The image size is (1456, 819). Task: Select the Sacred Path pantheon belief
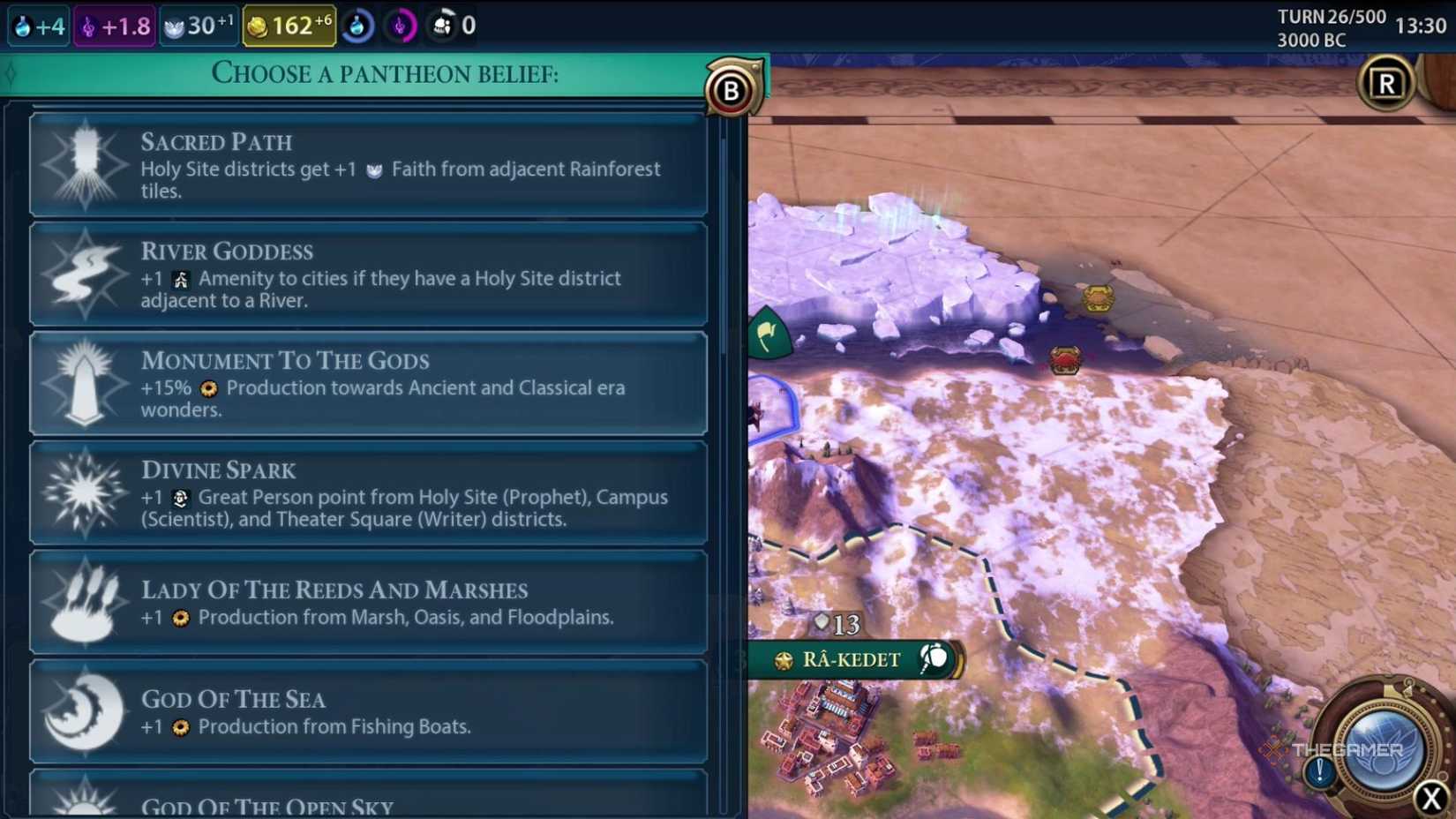[369, 164]
